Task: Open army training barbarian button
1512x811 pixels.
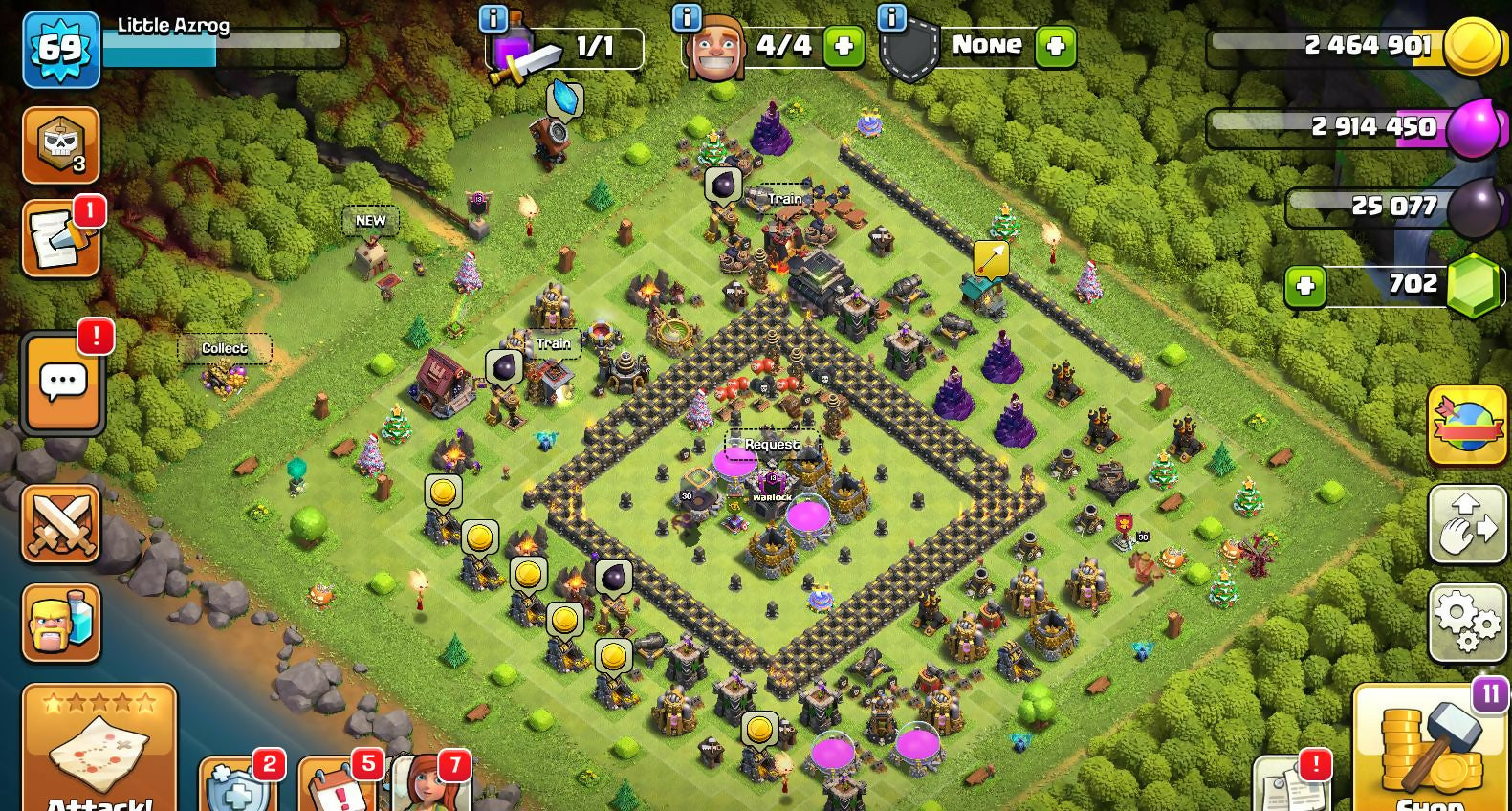Action: point(61,623)
